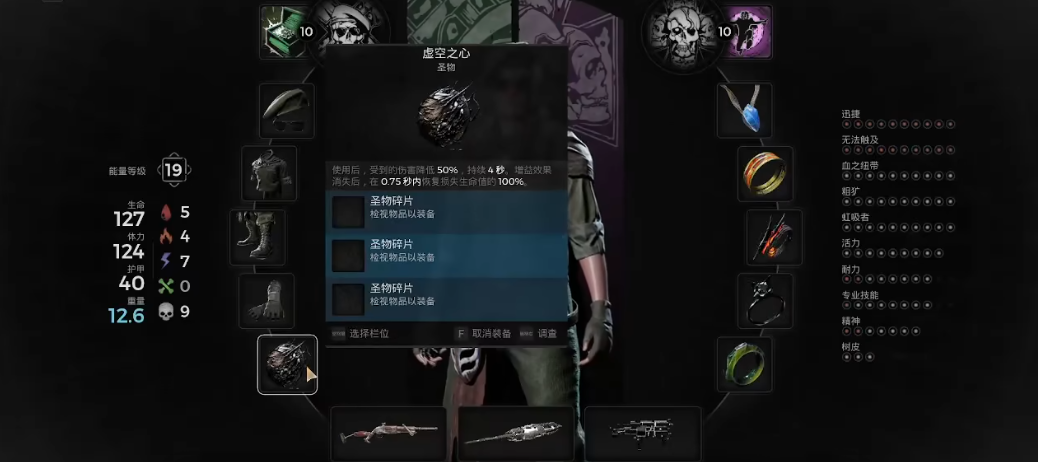Open the green ring slot
Screen dimensions: 1038x462
pyautogui.click(x=745, y=364)
